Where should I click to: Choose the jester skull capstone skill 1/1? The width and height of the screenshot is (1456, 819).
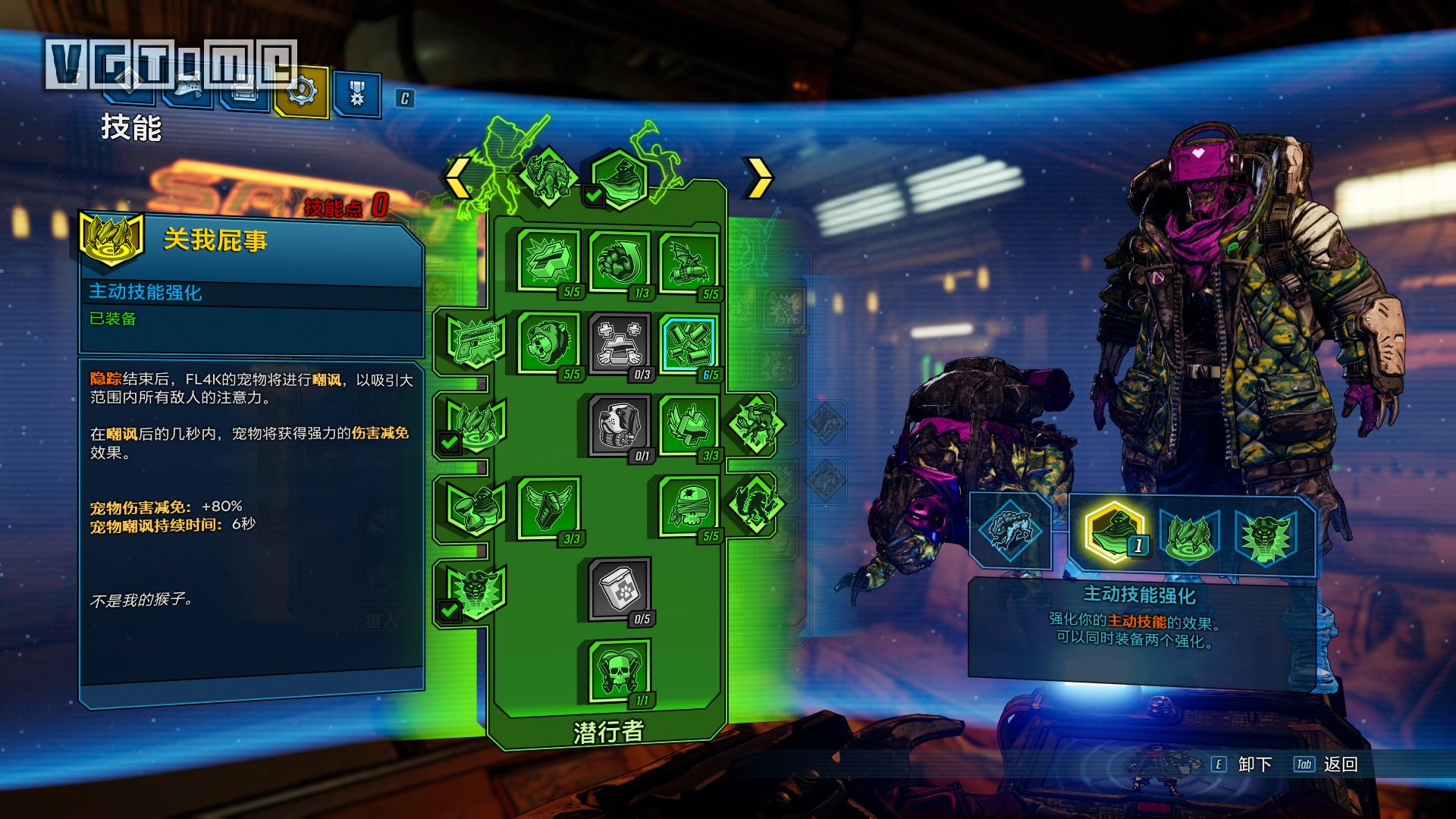(619, 670)
